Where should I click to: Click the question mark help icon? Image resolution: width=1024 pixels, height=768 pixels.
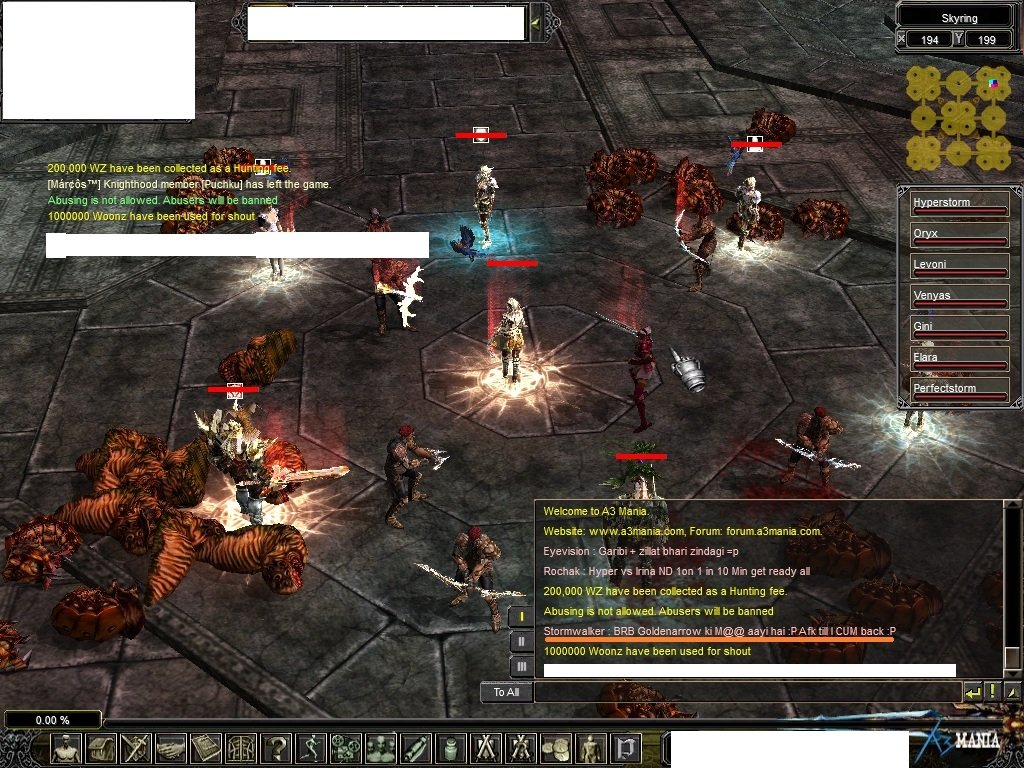[276, 748]
